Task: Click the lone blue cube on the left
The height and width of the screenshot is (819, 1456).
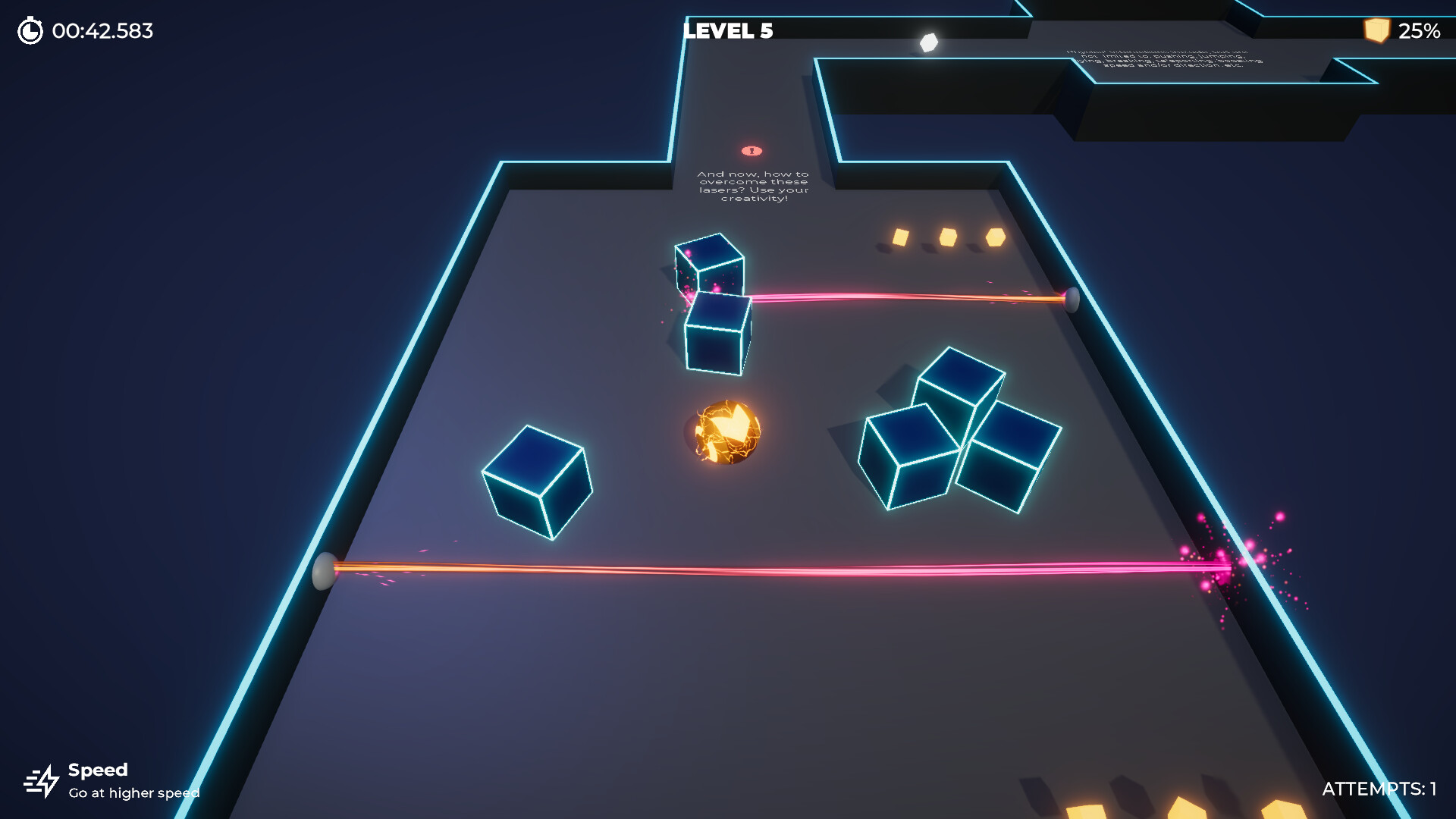Action: point(538,483)
